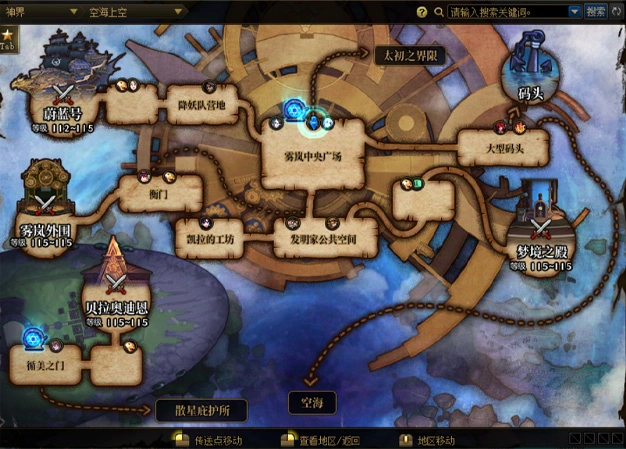This screenshot has height=449, width=626.
Task: Select the 雾岚中央广场 map node
Action: click(x=313, y=157)
